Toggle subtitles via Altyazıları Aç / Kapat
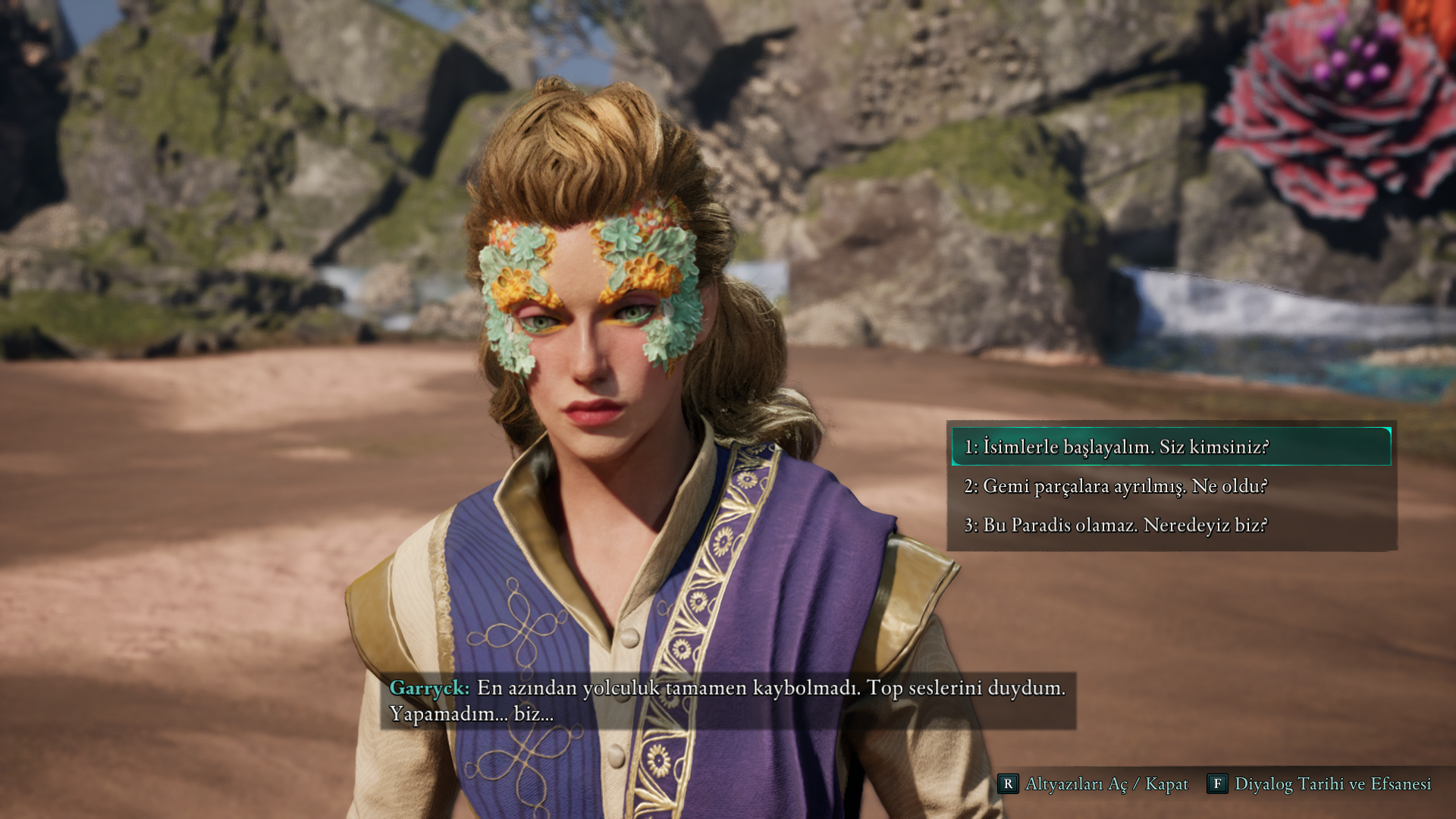 (1093, 783)
